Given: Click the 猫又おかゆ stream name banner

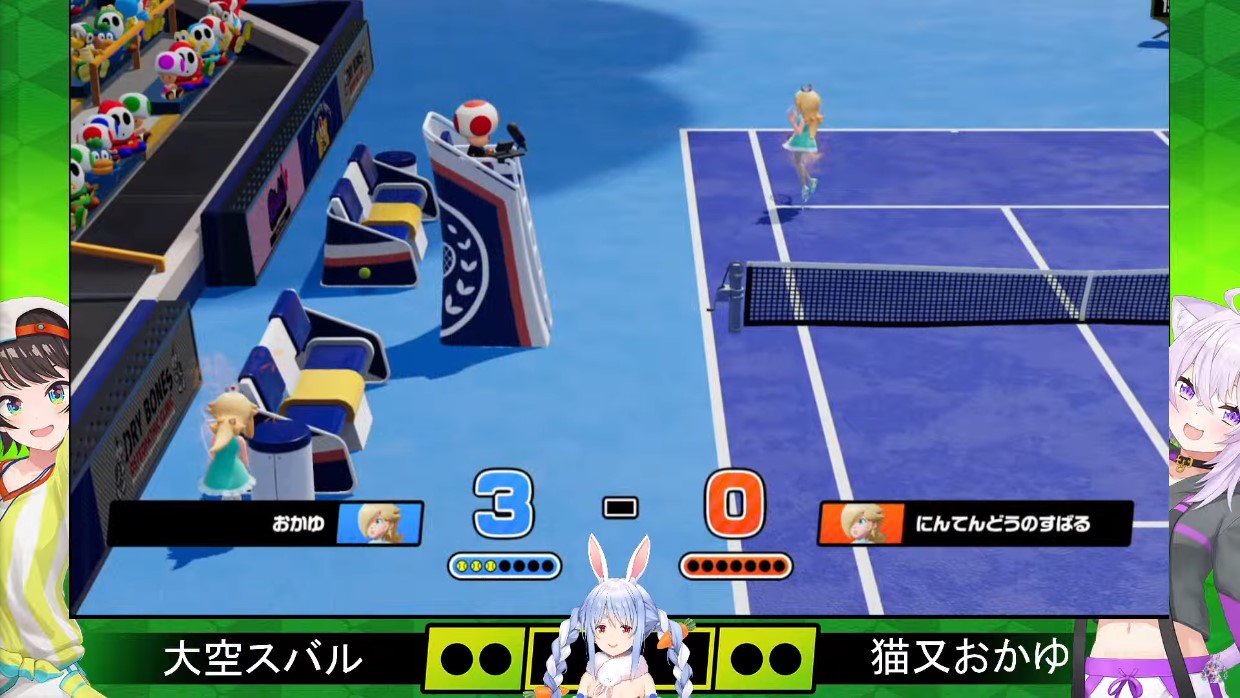Looking at the screenshot, I should coord(969,659).
